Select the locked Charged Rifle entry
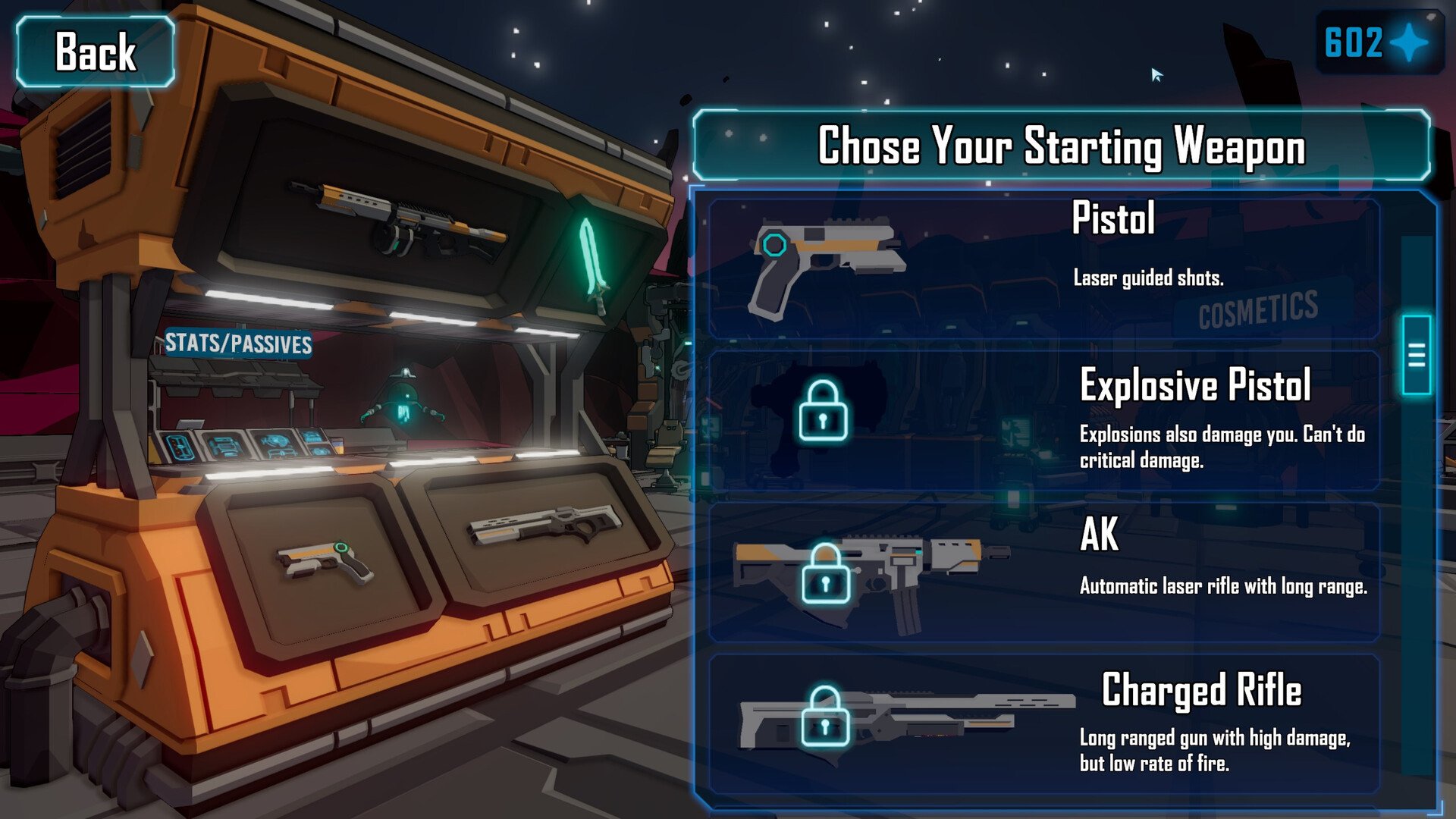 (1043, 723)
